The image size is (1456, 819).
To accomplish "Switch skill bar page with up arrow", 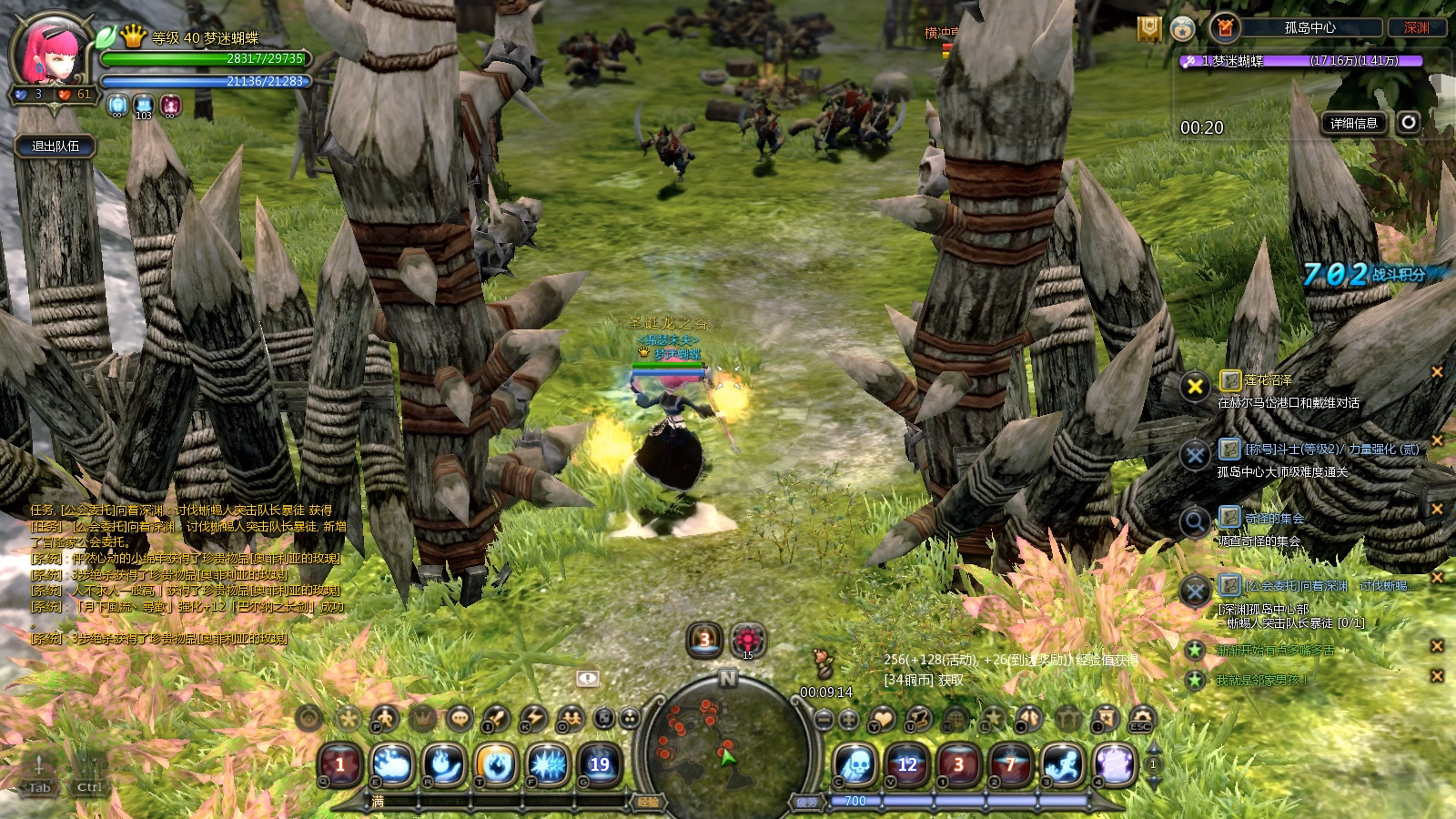I will click(1153, 748).
